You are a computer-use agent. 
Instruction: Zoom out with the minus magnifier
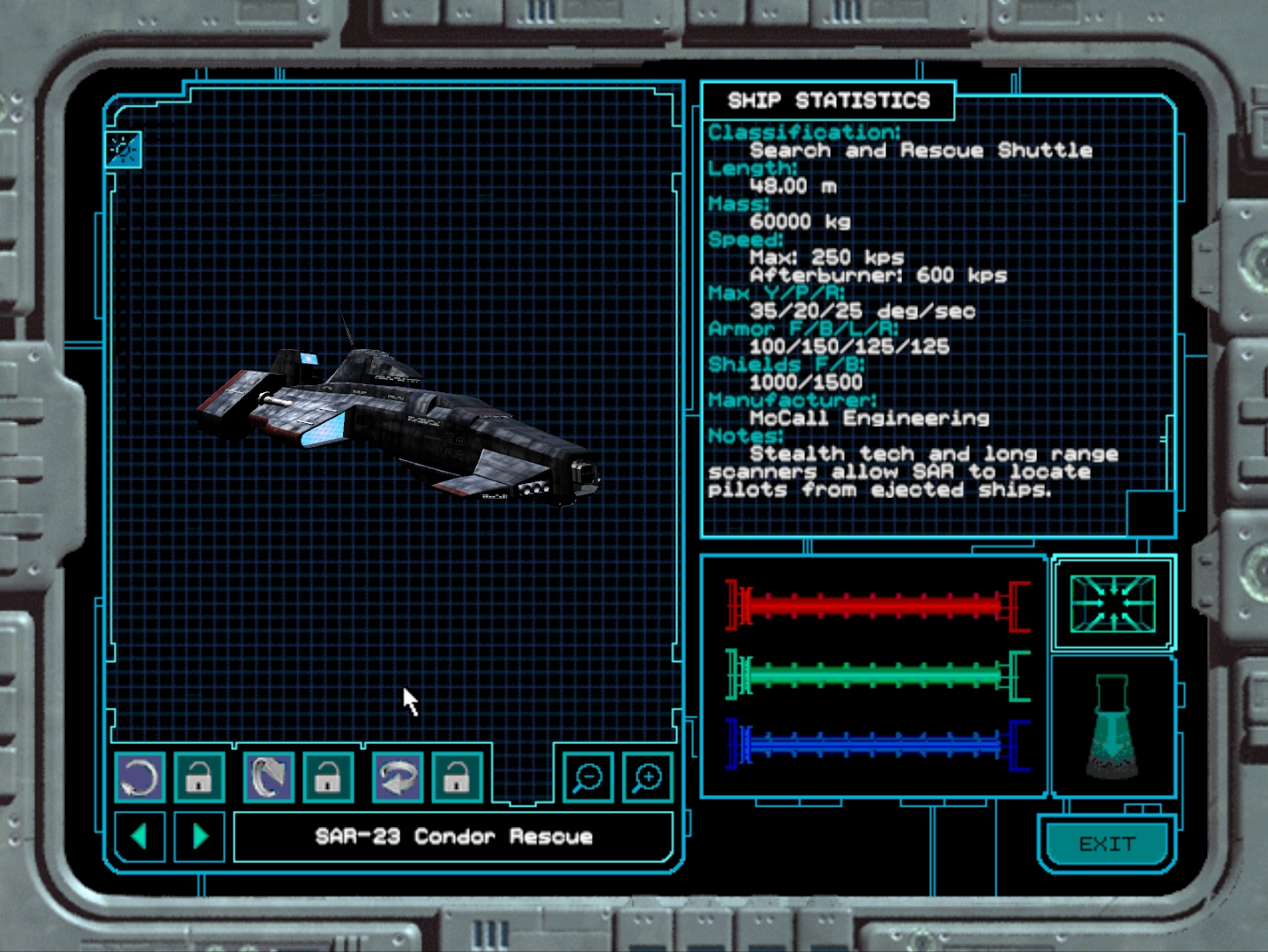coord(587,777)
